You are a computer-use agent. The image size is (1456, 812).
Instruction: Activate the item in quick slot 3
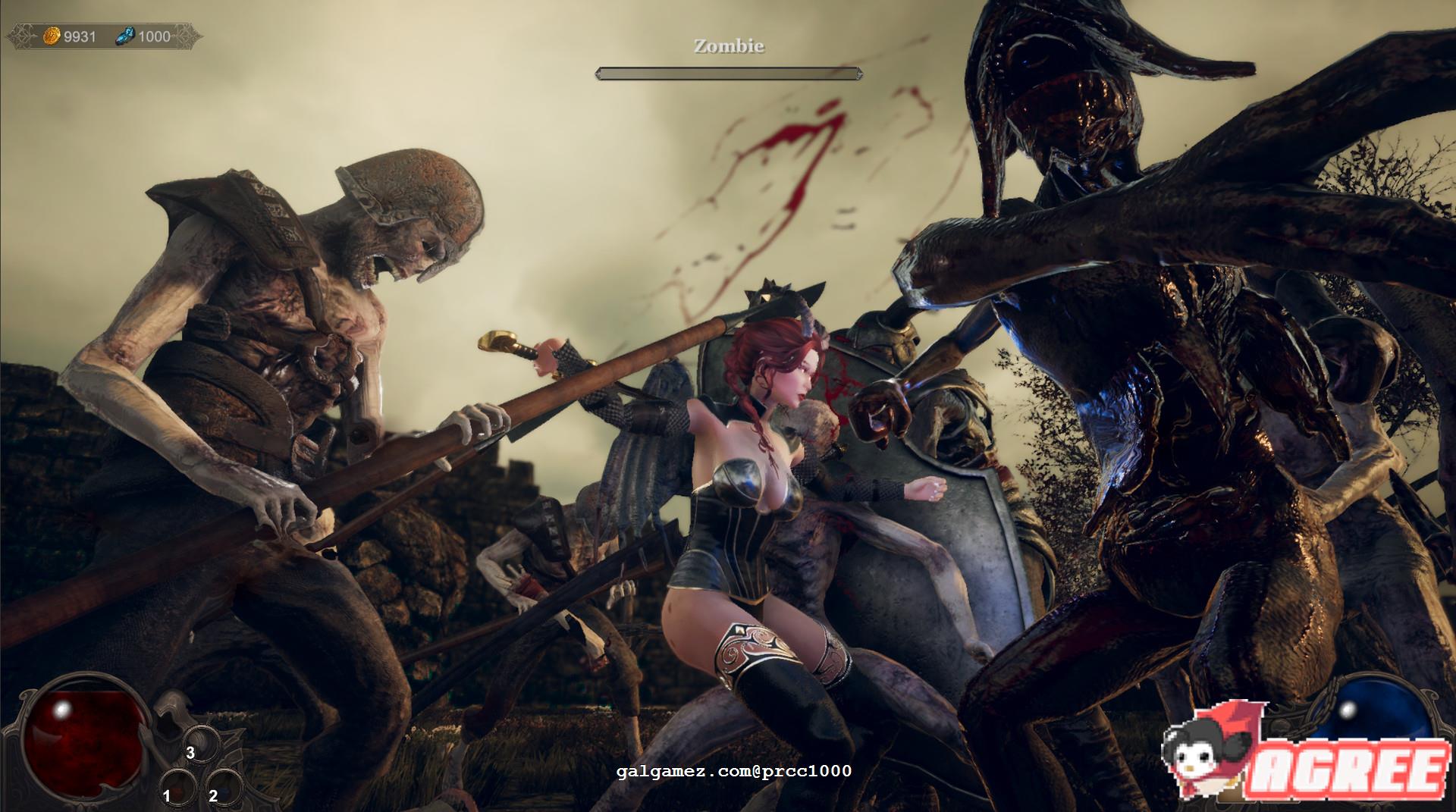point(201,743)
